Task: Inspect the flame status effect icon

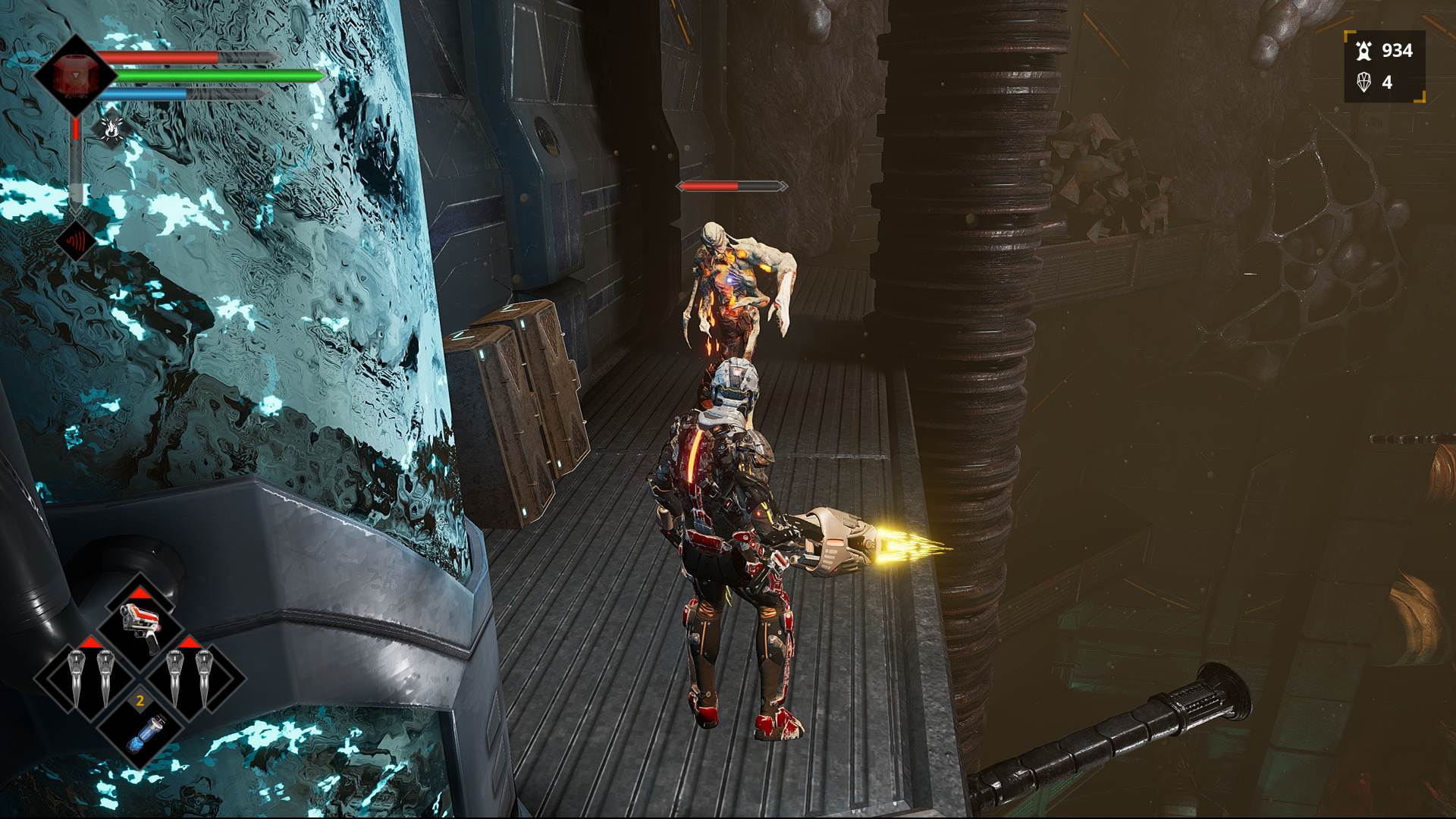Action: pos(111,129)
